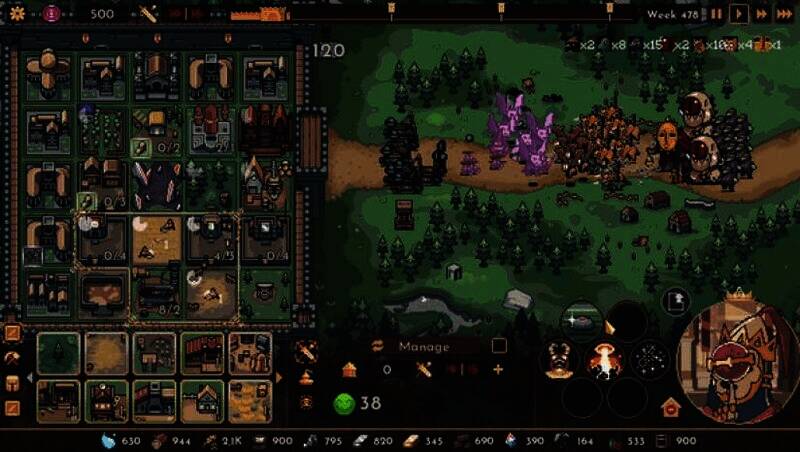The image size is (800, 452).
Task: Pick the blue-roofed house building tile
Action: [202, 400]
